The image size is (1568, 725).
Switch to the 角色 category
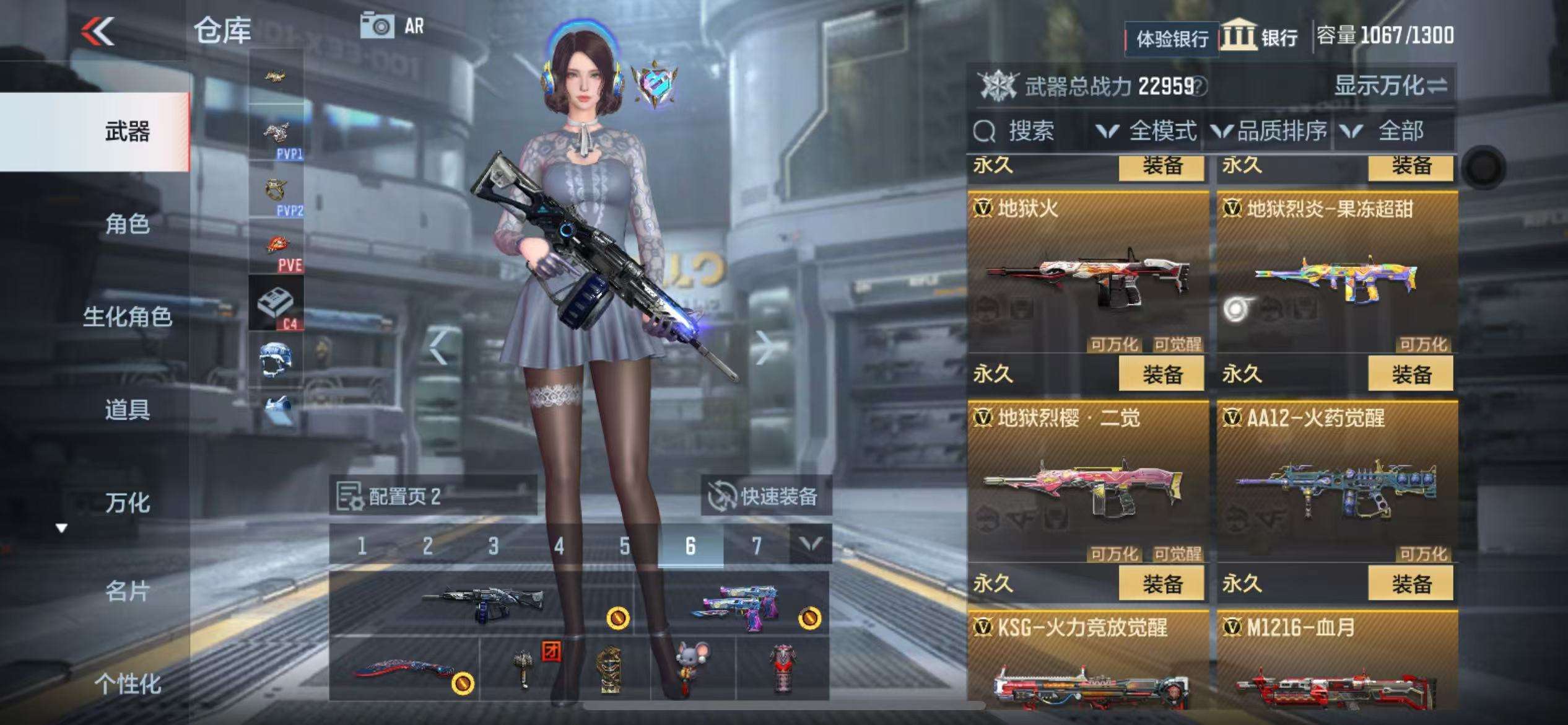tap(127, 224)
